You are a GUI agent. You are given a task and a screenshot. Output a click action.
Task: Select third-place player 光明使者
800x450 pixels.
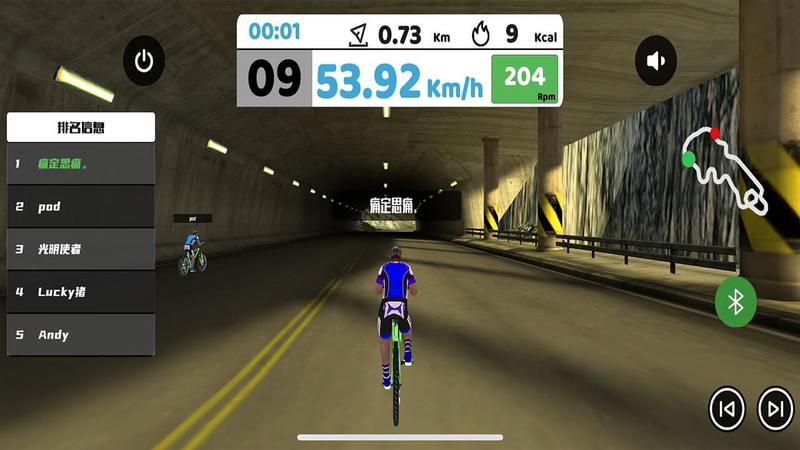(x=81, y=249)
